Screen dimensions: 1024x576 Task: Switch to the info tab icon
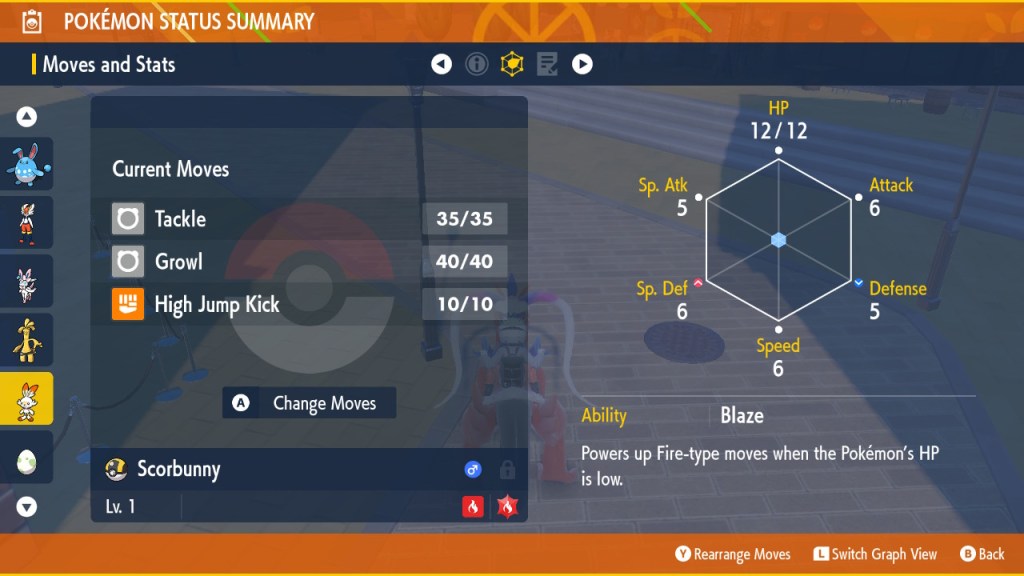pyautogui.click(x=477, y=65)
